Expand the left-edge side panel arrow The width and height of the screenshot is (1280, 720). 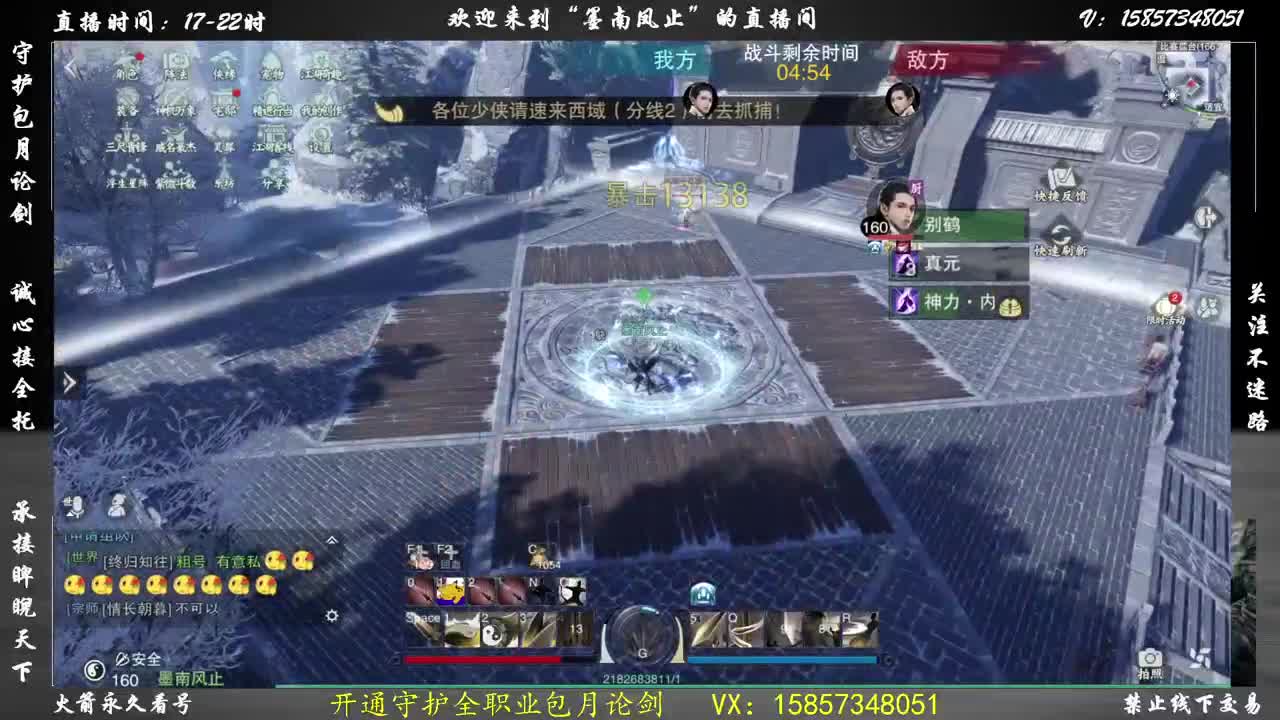pyautogui.click(x=68, y=382)
